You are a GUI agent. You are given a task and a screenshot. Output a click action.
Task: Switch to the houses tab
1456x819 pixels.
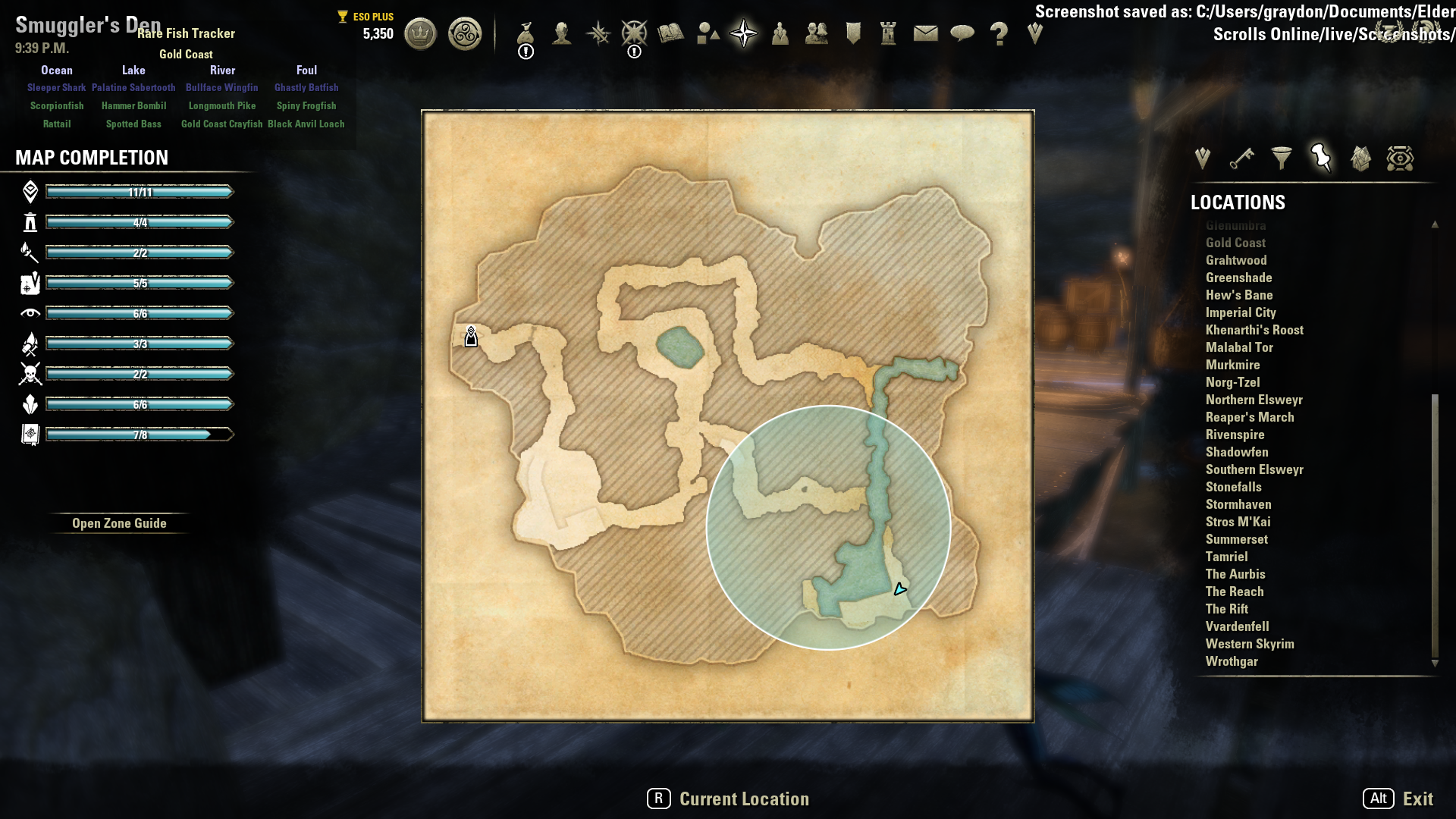(x=1360, y=158)
